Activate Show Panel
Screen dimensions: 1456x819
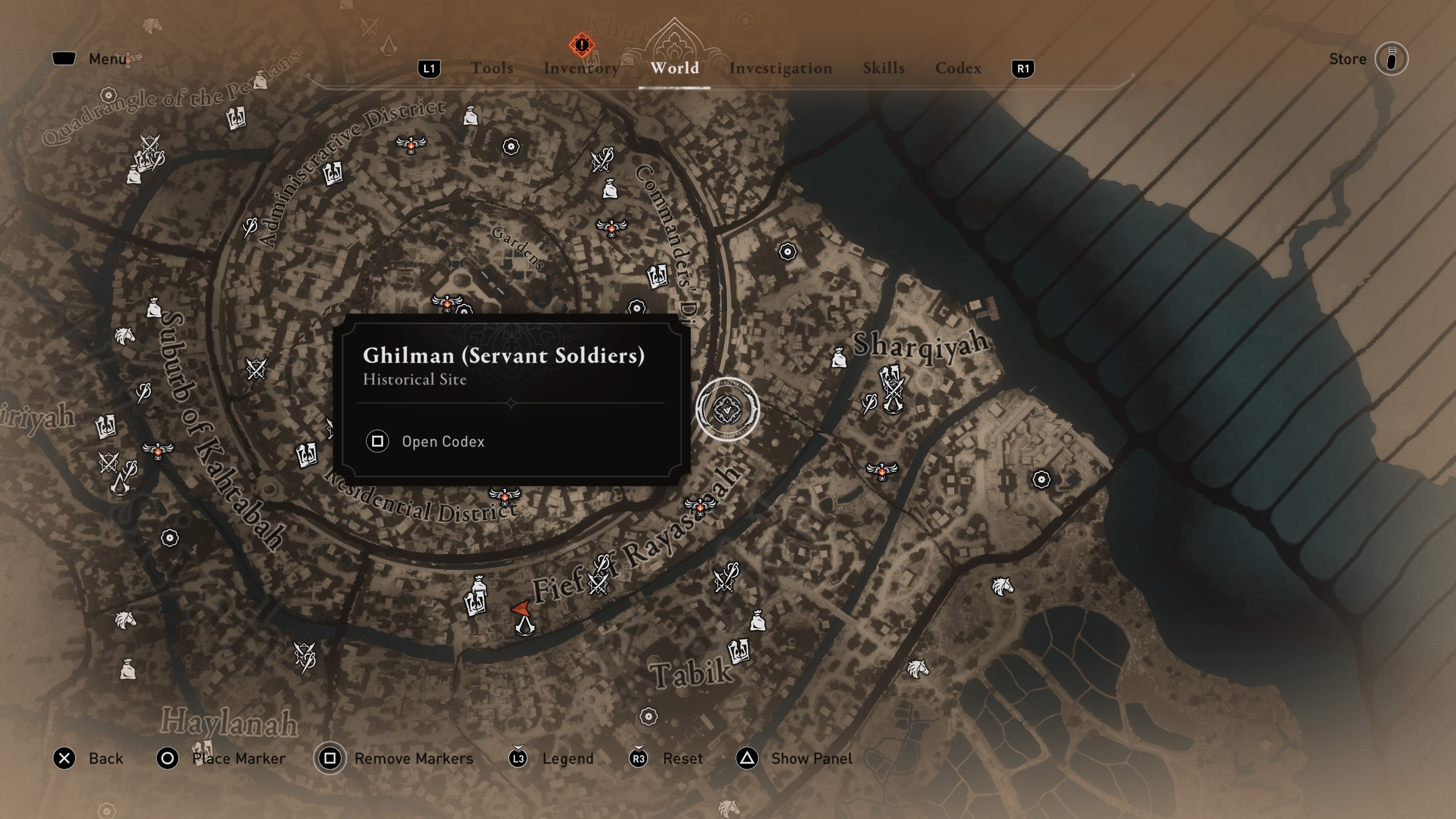click(x=811, y=758)
